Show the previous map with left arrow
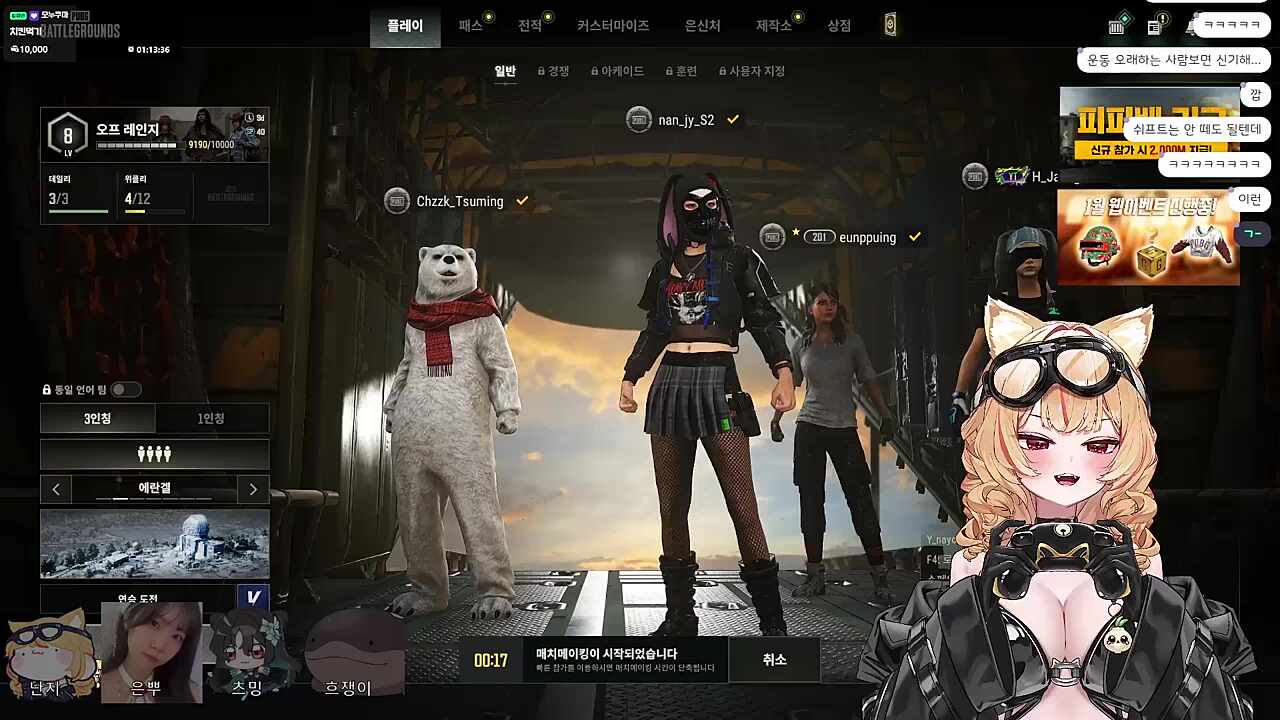Screen dimensions: 1280x720 point(56,489)
